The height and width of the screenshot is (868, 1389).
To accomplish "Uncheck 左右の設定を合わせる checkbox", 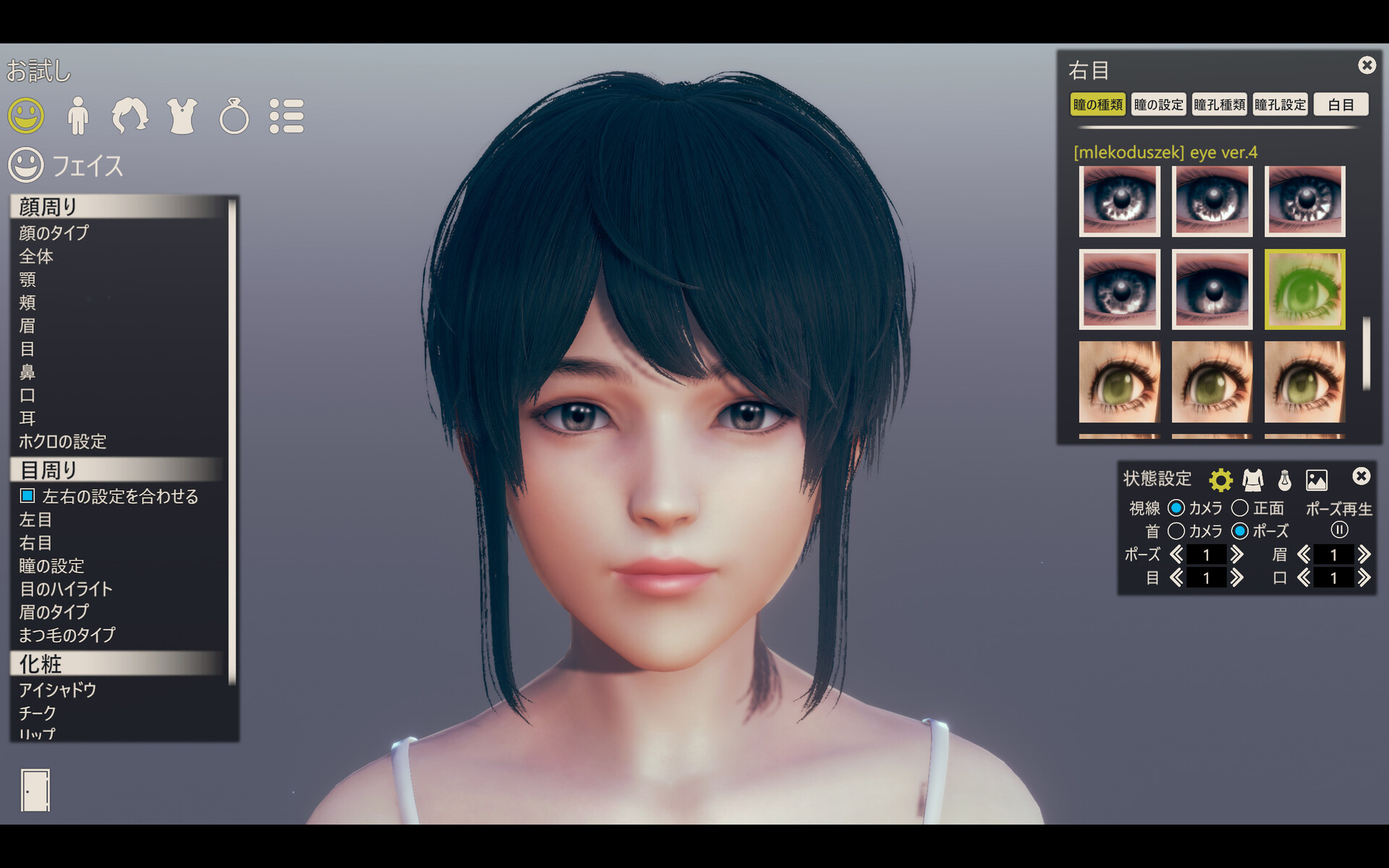I will coord(27,496).
